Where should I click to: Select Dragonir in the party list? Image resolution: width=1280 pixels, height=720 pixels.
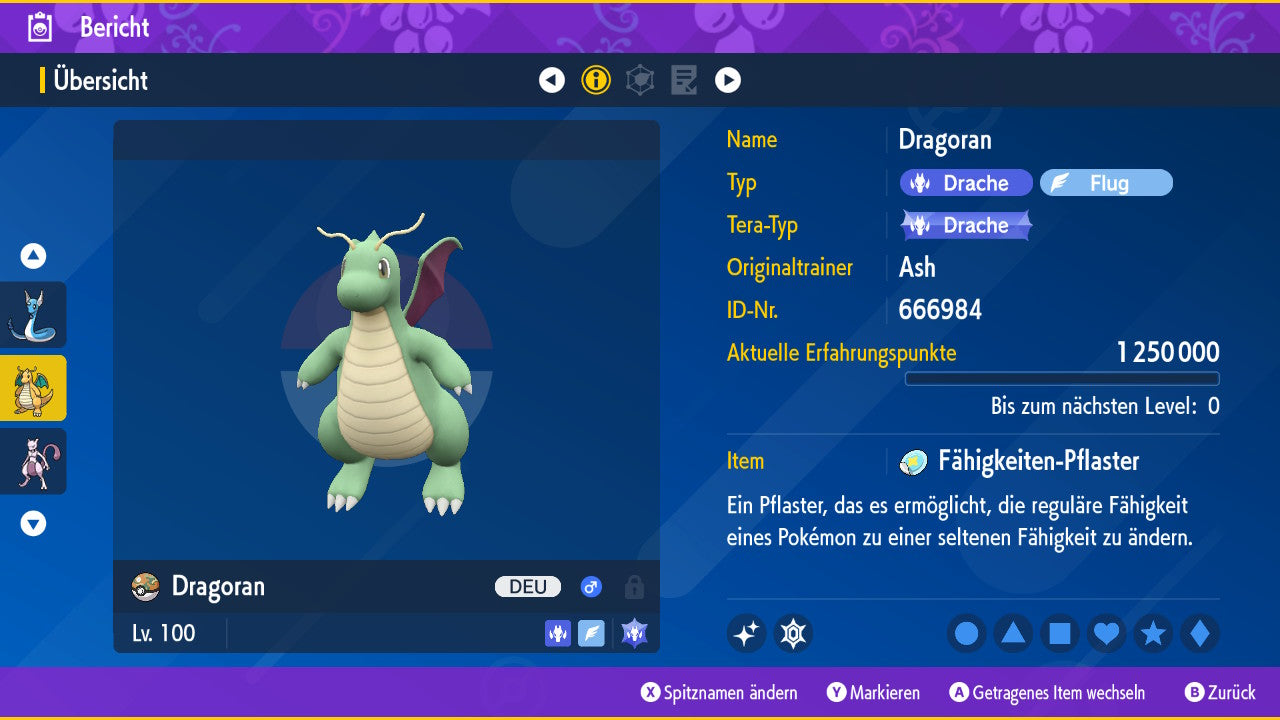pos(33,315)
